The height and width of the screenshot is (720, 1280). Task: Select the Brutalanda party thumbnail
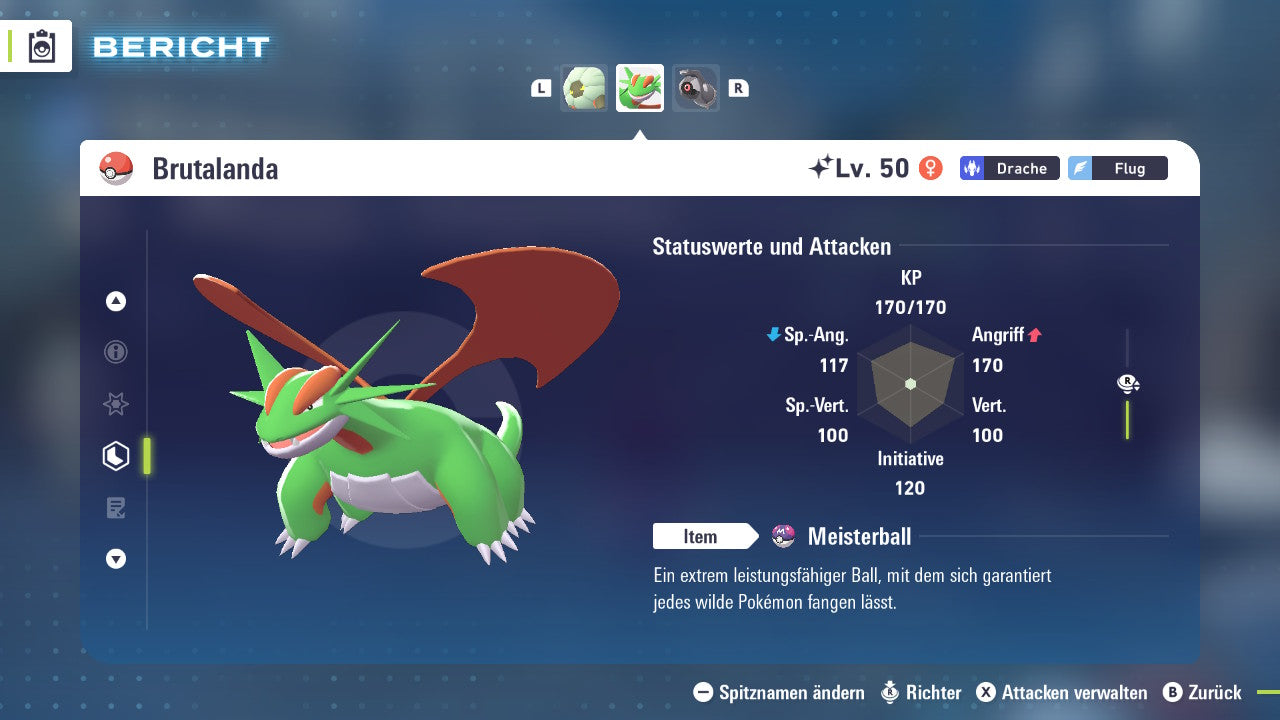point(640,88)
